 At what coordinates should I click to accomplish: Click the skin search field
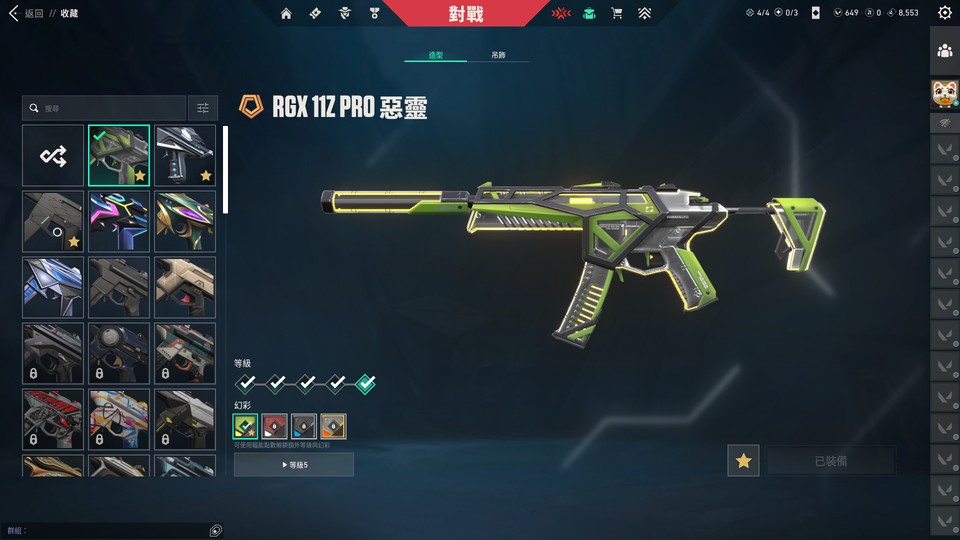coord(105,108)
